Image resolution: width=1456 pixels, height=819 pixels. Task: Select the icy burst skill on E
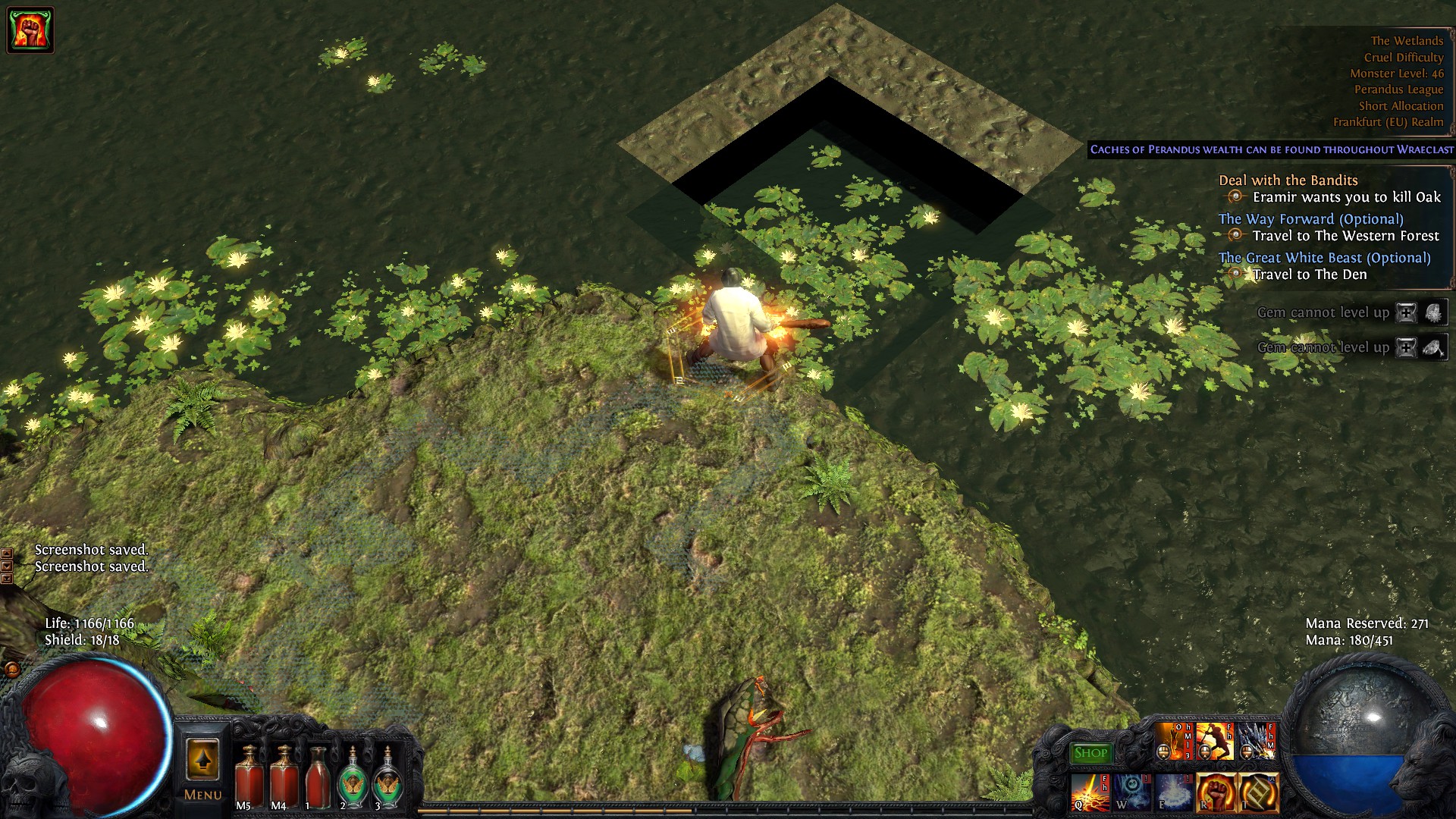coord(1173,792)
